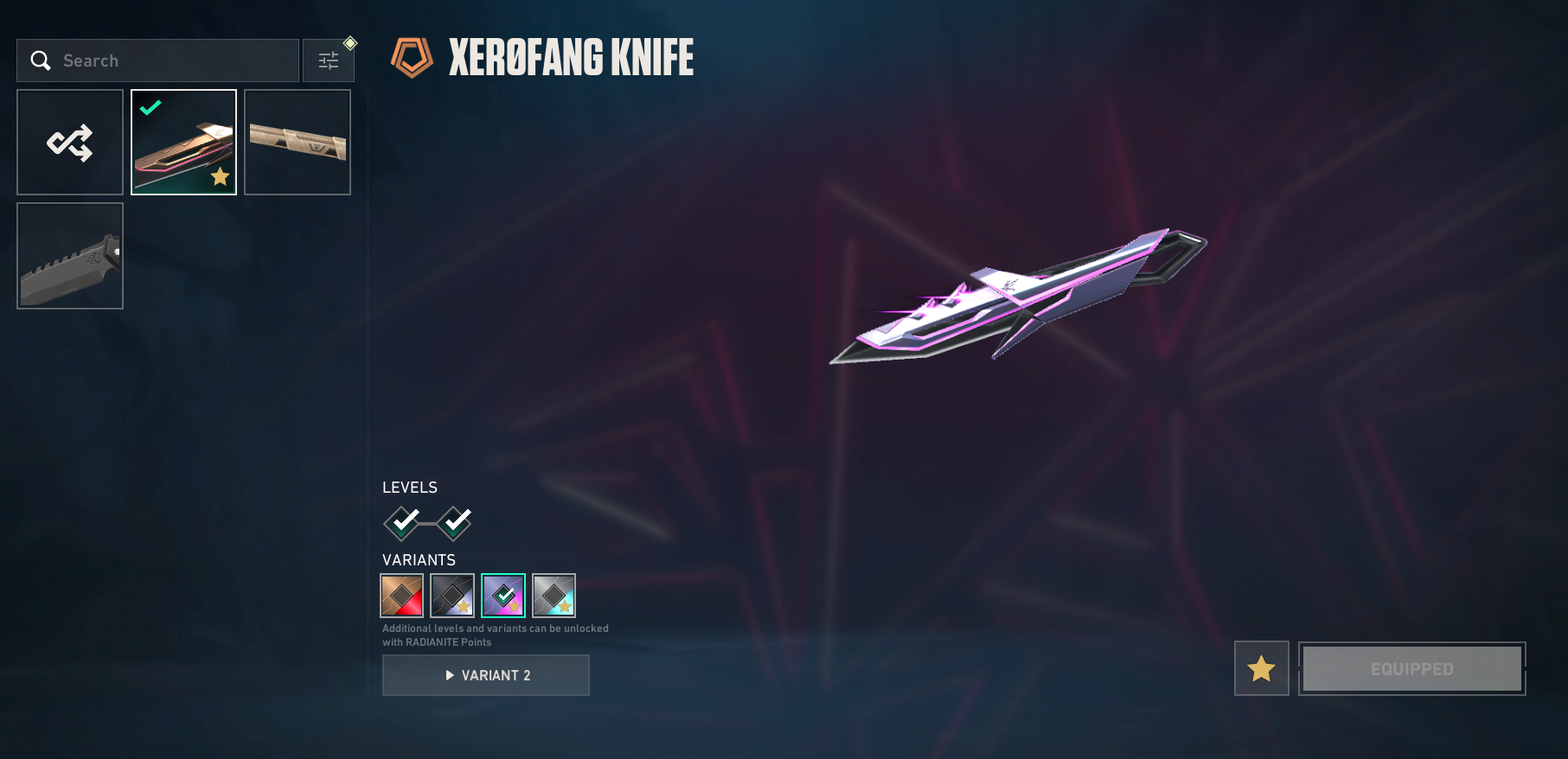Choose the grey and cyan variant swatch
This screenshot has width=1568, height=759.
click(x=554, y=596)
